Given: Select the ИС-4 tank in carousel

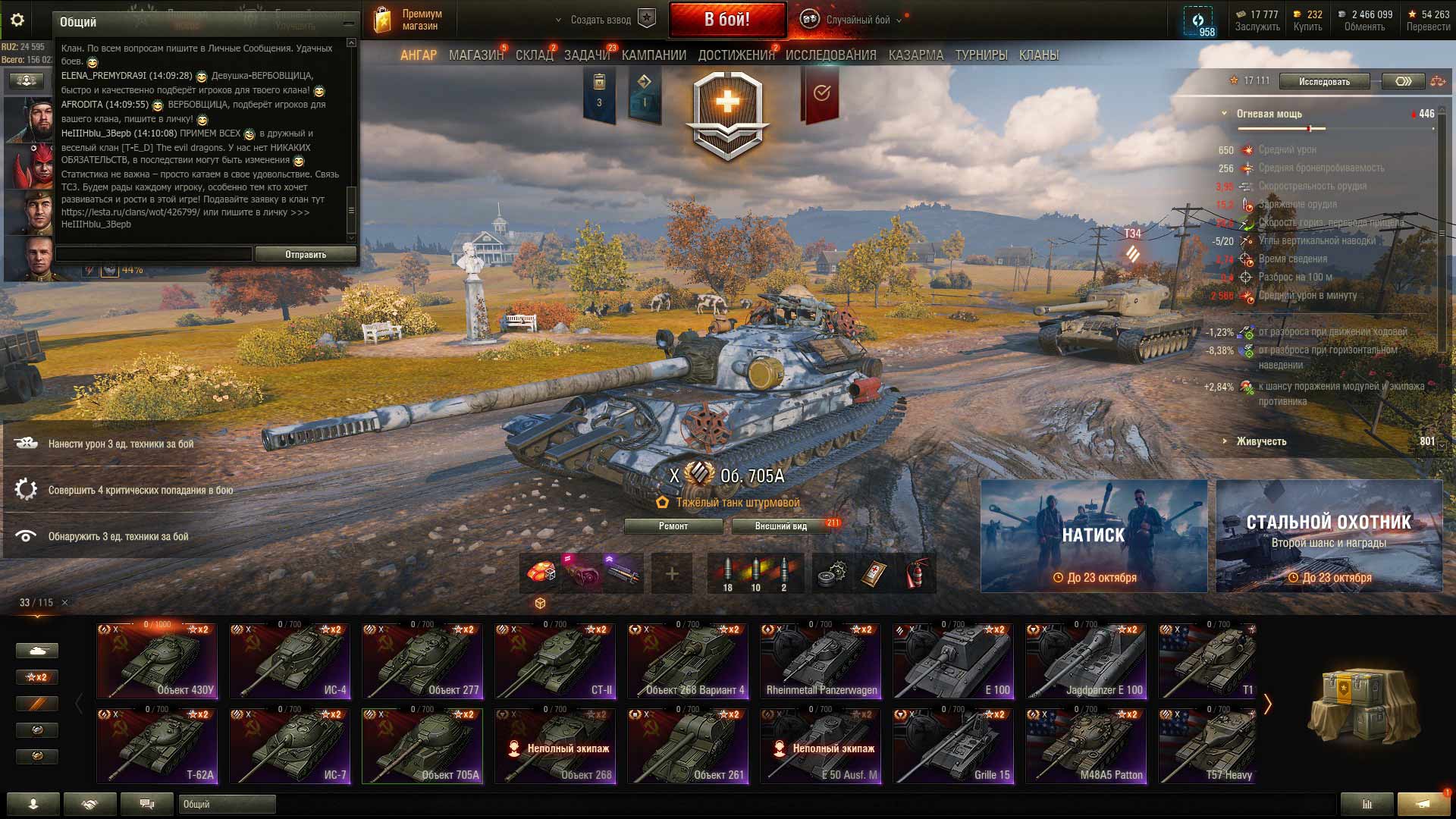Looking at the screenshot, I should click(x=290, y=661).
